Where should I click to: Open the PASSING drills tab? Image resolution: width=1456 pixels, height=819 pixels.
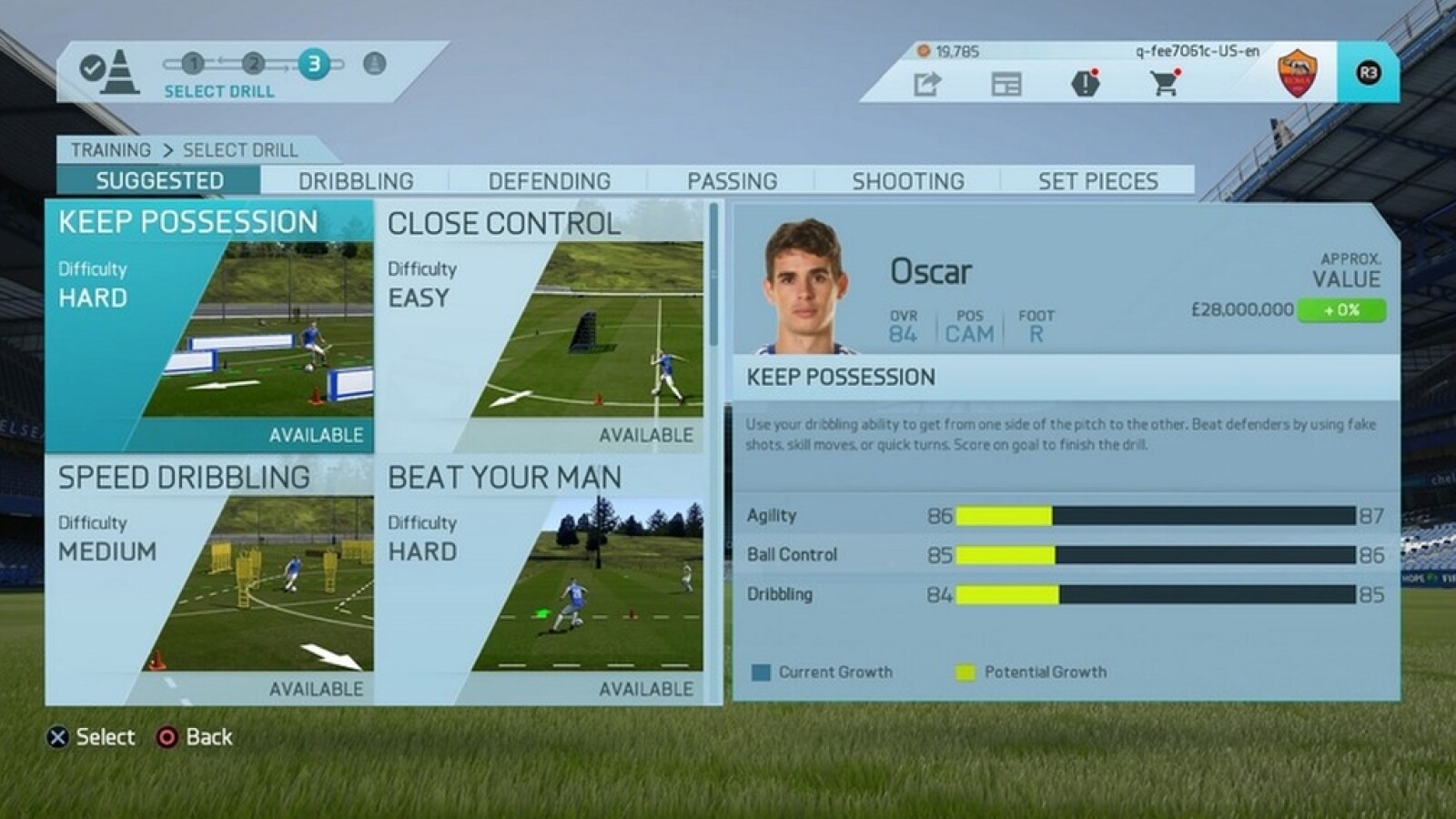(x=733, y=180)
